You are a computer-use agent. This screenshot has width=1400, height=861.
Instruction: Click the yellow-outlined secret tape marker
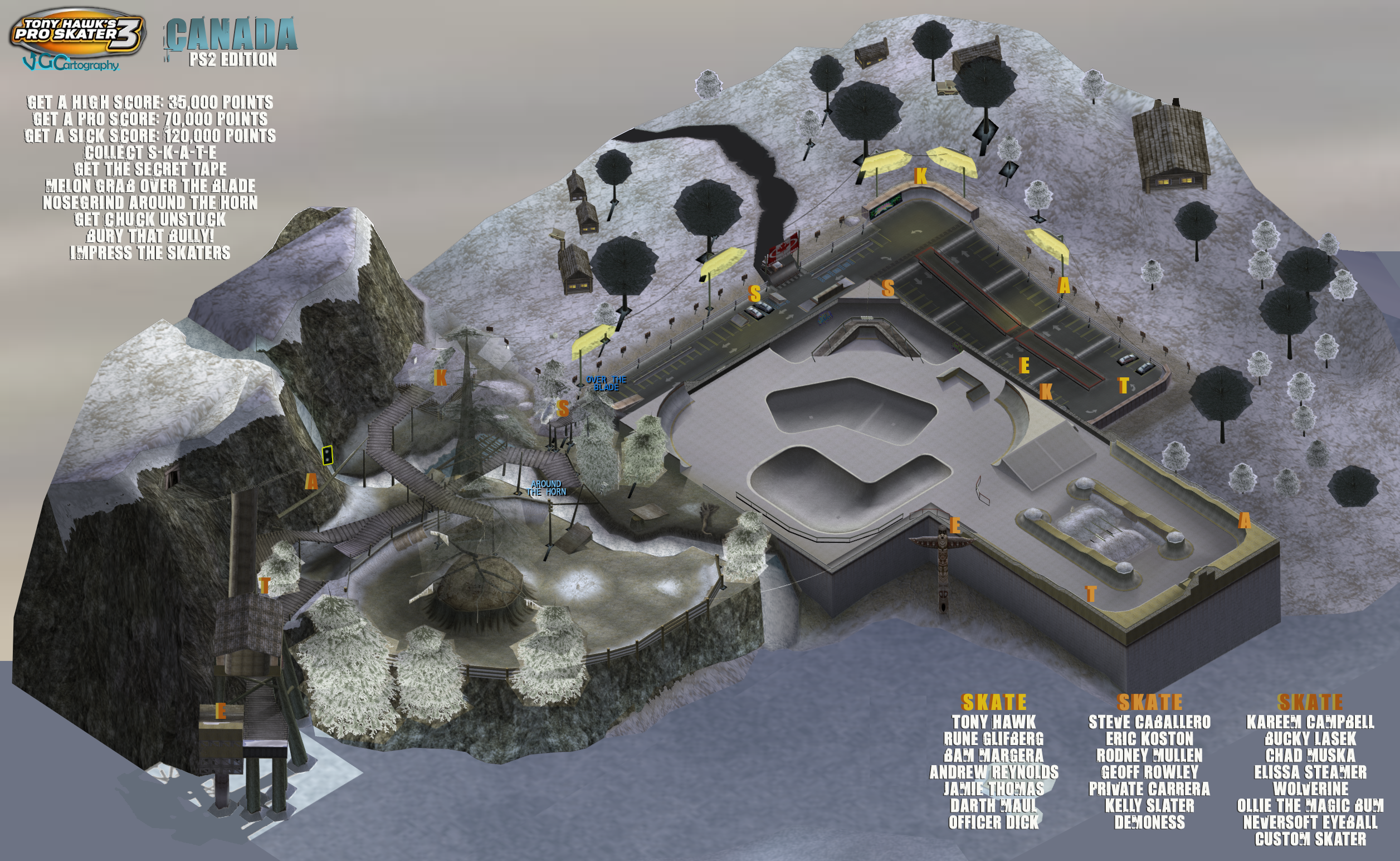[327, 455]
